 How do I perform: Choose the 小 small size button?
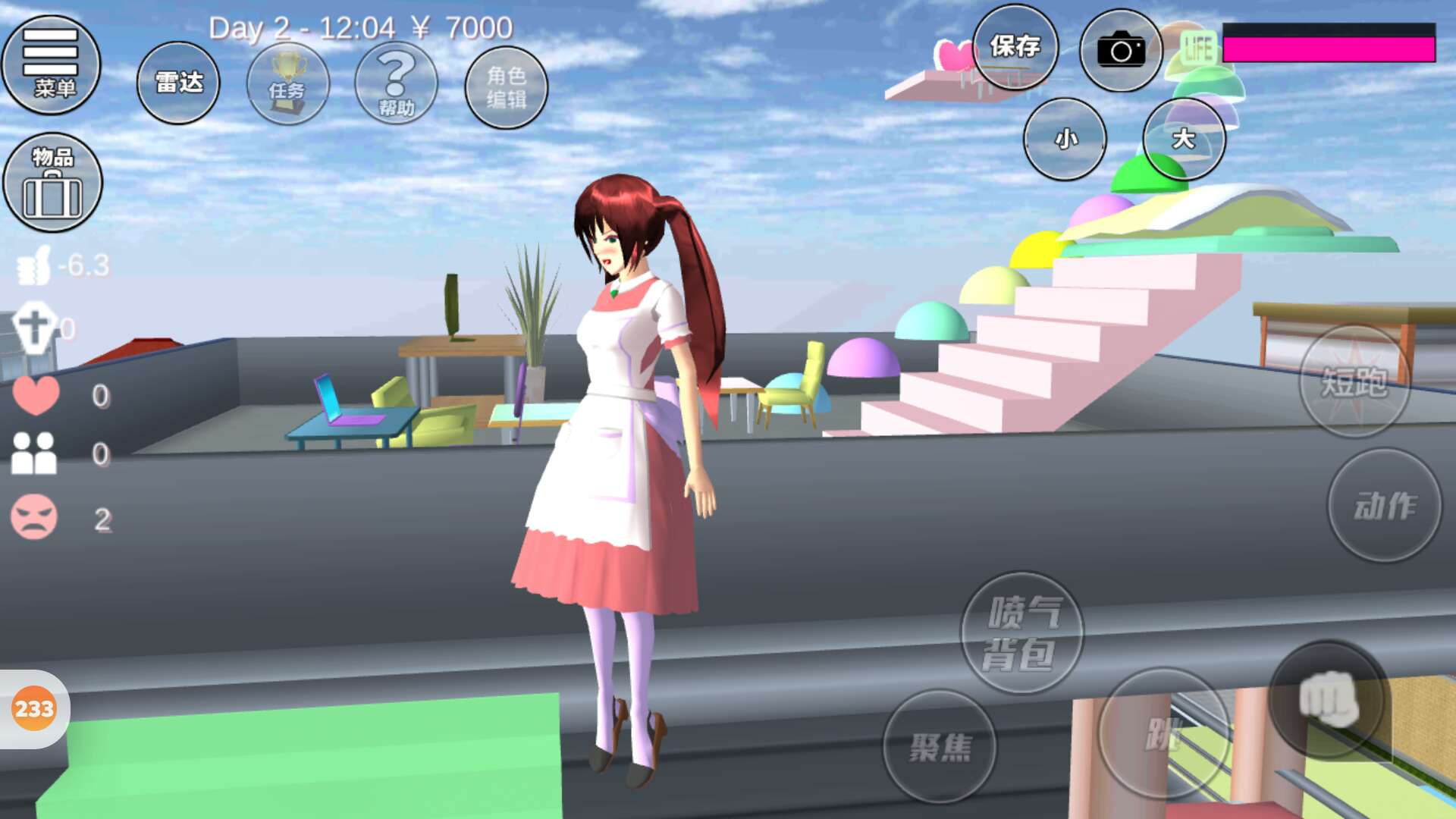[x=1065, y=139]
